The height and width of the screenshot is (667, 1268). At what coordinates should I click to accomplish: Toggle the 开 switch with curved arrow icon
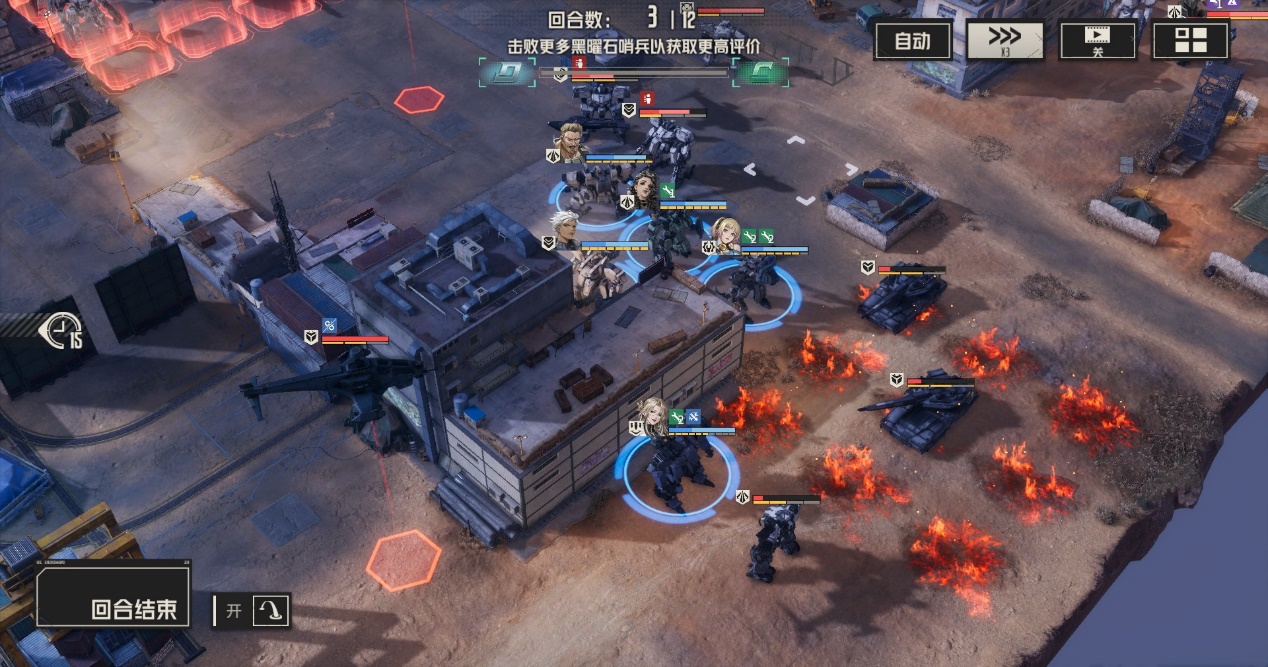tap(253, 610)
